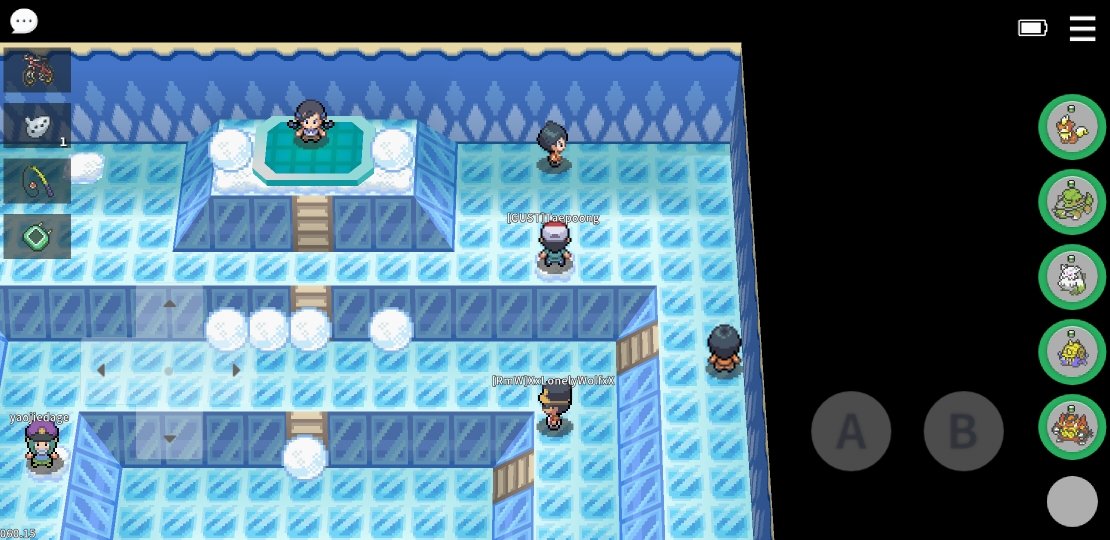1110x540 pixels.
Task: Pick the yellow Pokémon party slot
Action: [1071, 352]
